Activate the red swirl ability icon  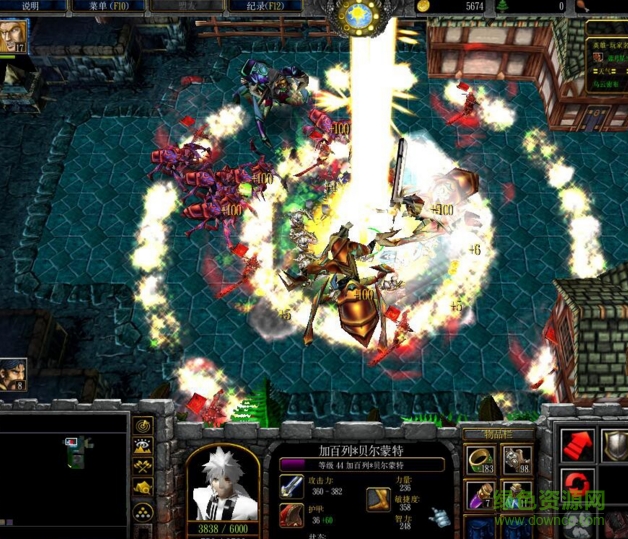(577, 486)
